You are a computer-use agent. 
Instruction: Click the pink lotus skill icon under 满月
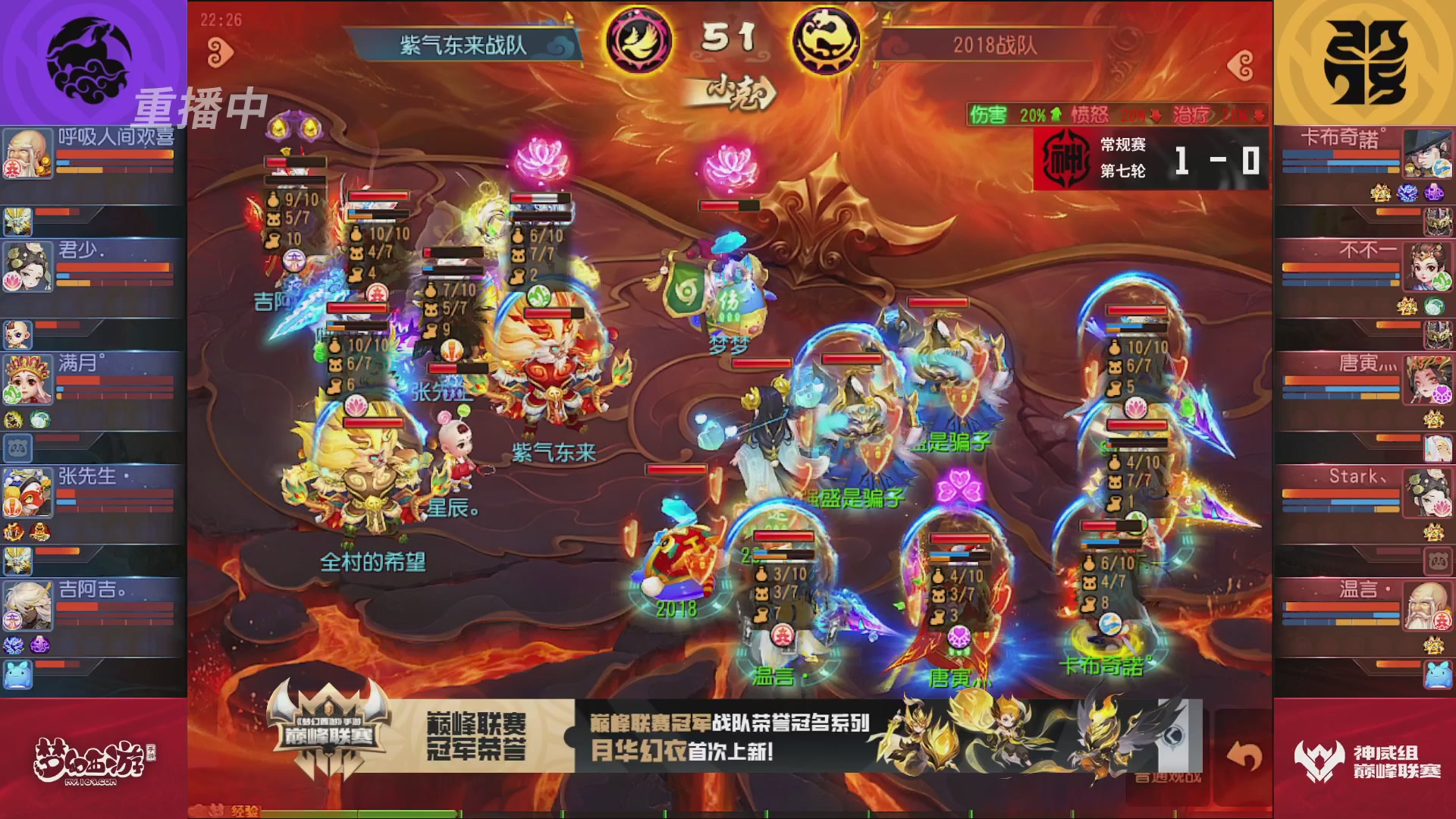[x=13, y=281]
